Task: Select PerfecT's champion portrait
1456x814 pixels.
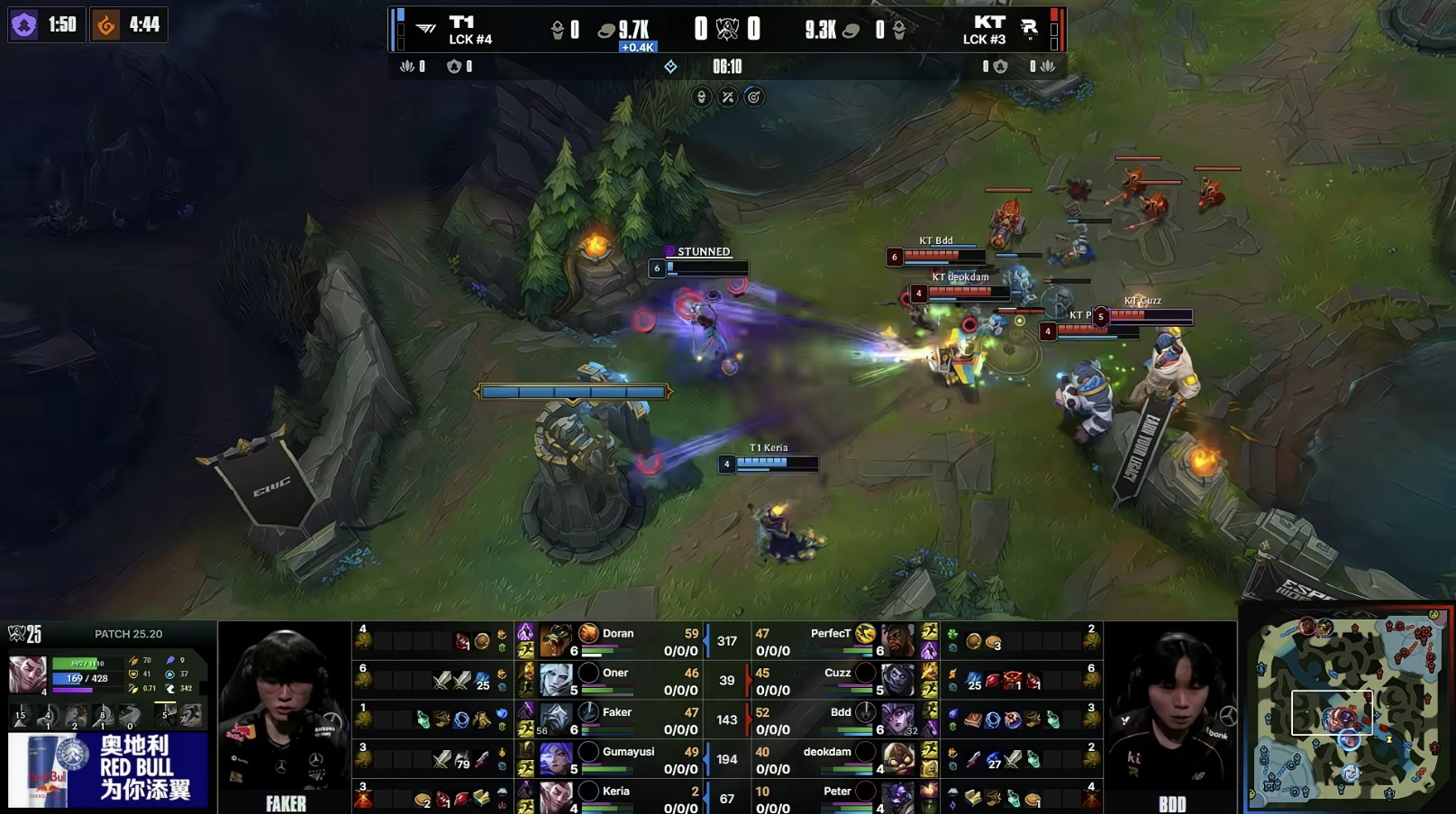Action: (x=897, y=641)
